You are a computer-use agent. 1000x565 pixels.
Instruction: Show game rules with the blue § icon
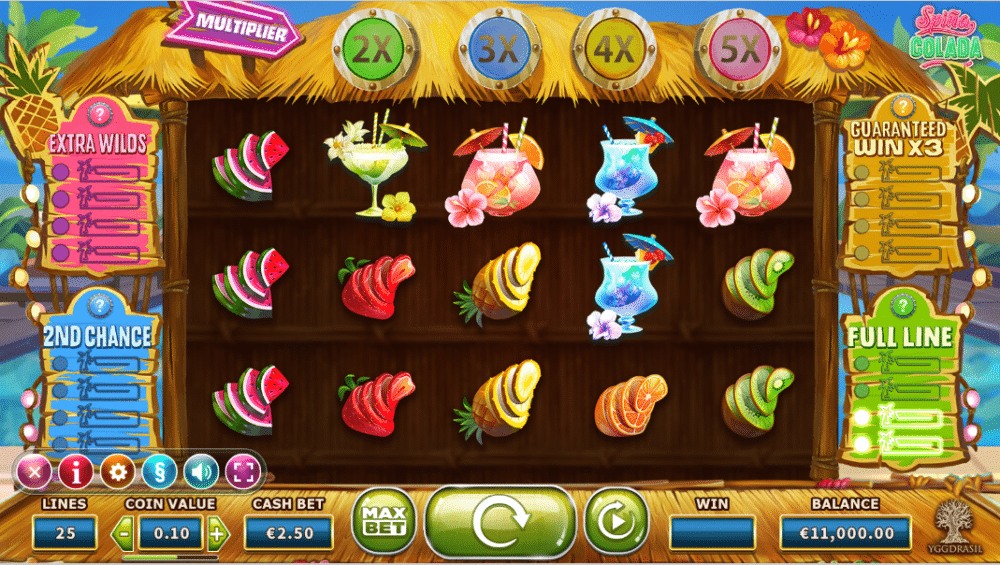click(x=159, y=470)
